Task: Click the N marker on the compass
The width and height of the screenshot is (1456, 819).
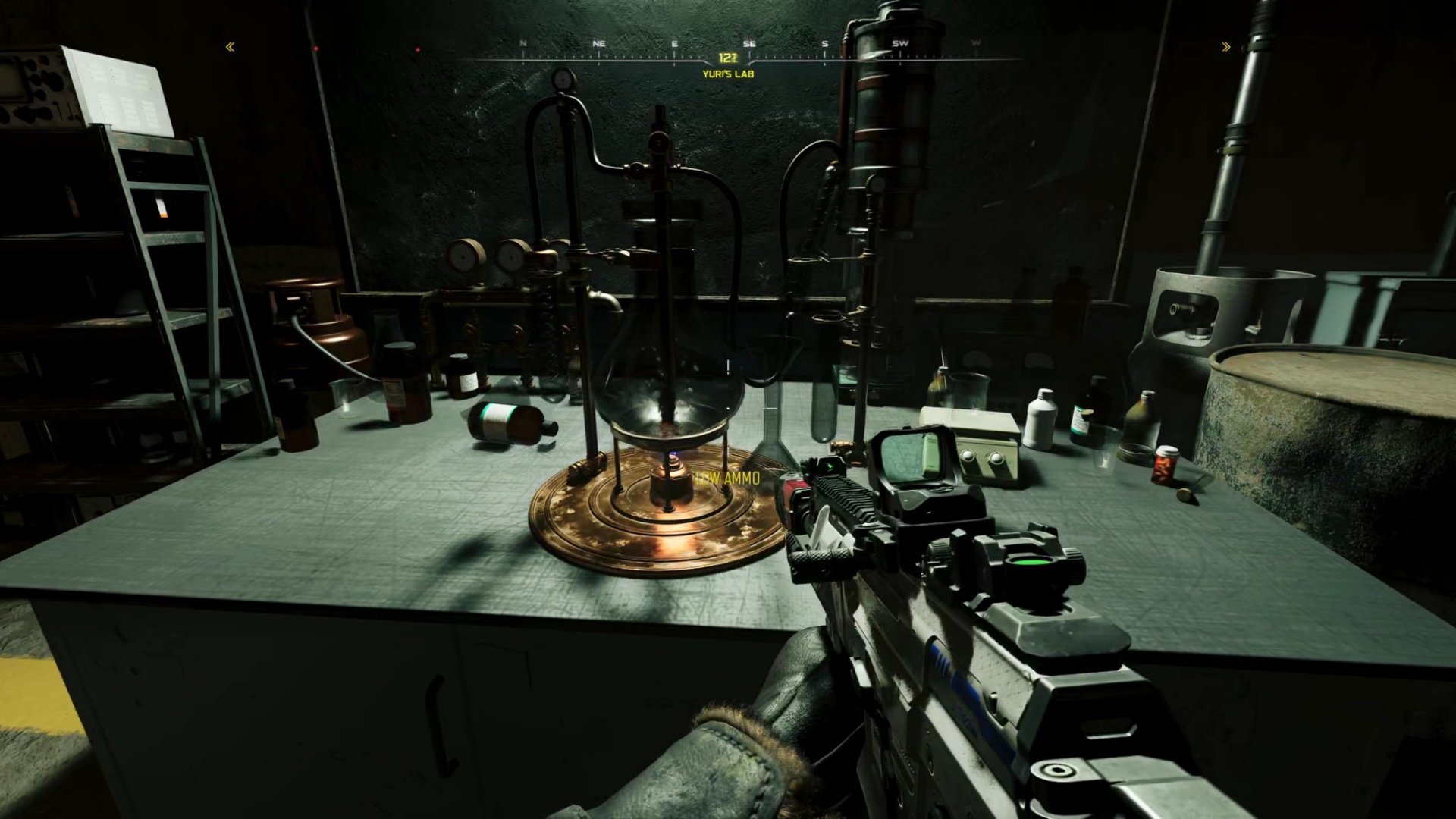Action: pyautogui.click(x=522, y=43)
